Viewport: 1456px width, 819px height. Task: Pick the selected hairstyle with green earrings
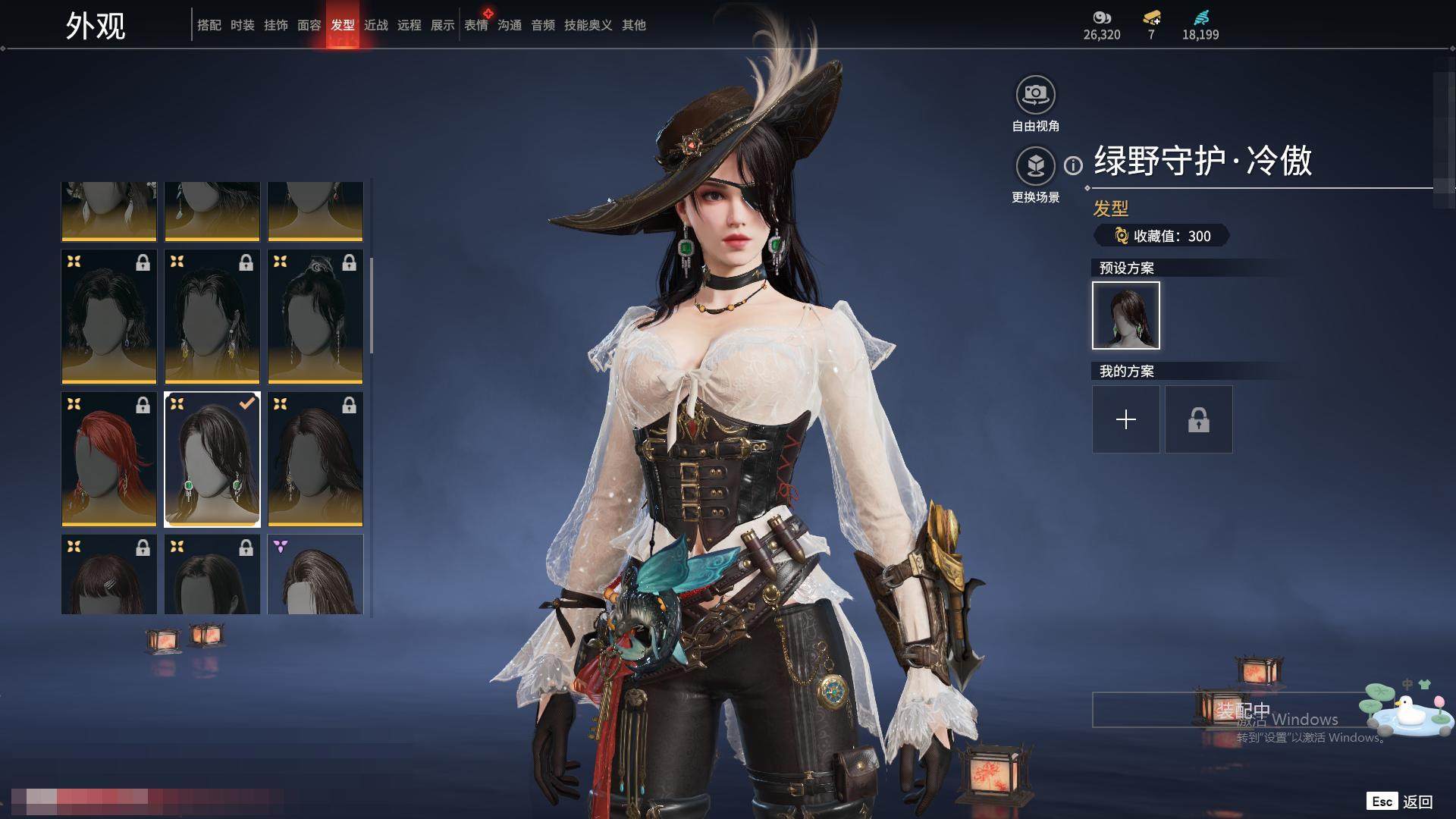(212, 459)
